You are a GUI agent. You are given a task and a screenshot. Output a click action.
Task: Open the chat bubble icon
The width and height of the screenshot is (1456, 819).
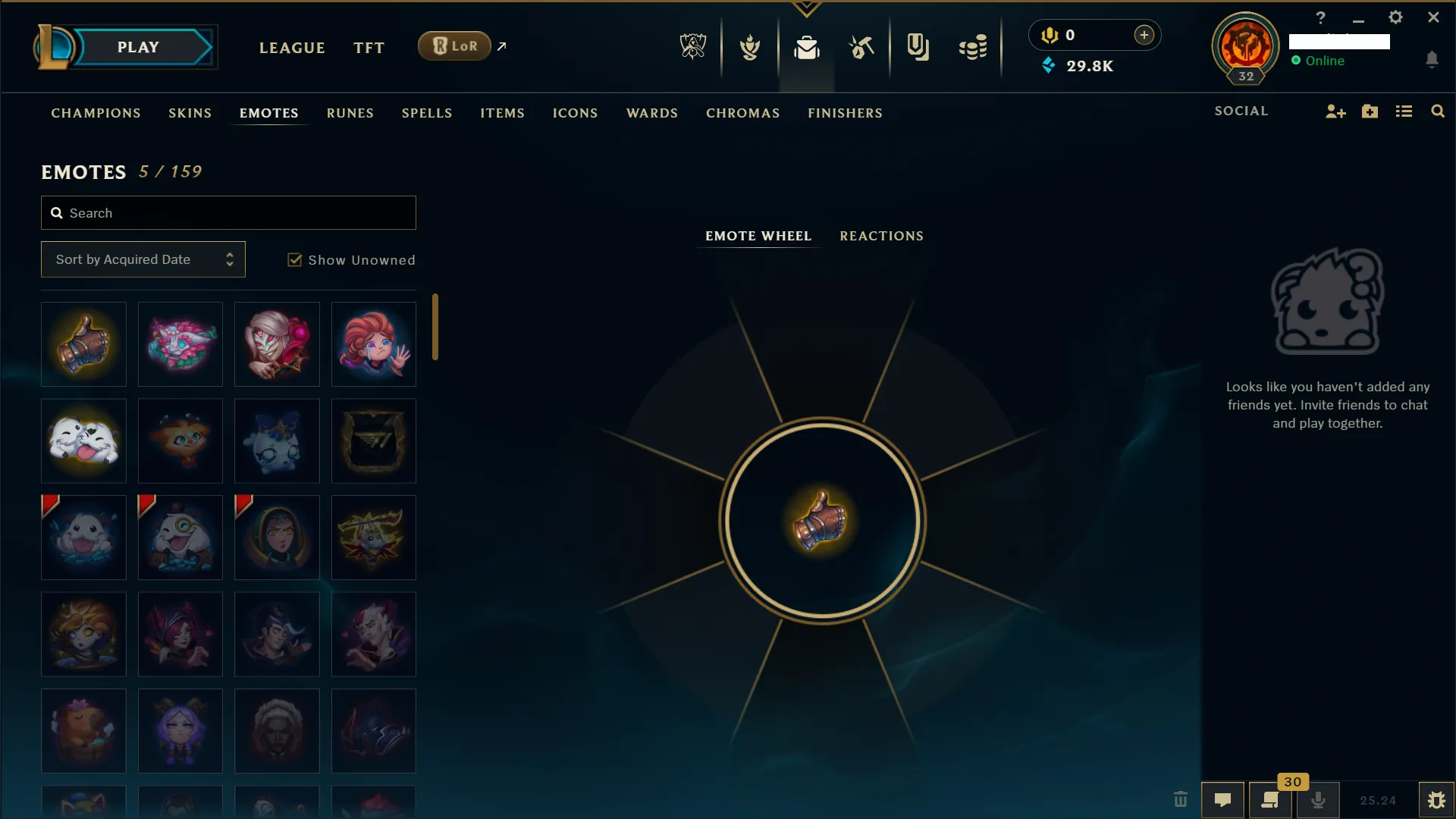[1223, 800]
